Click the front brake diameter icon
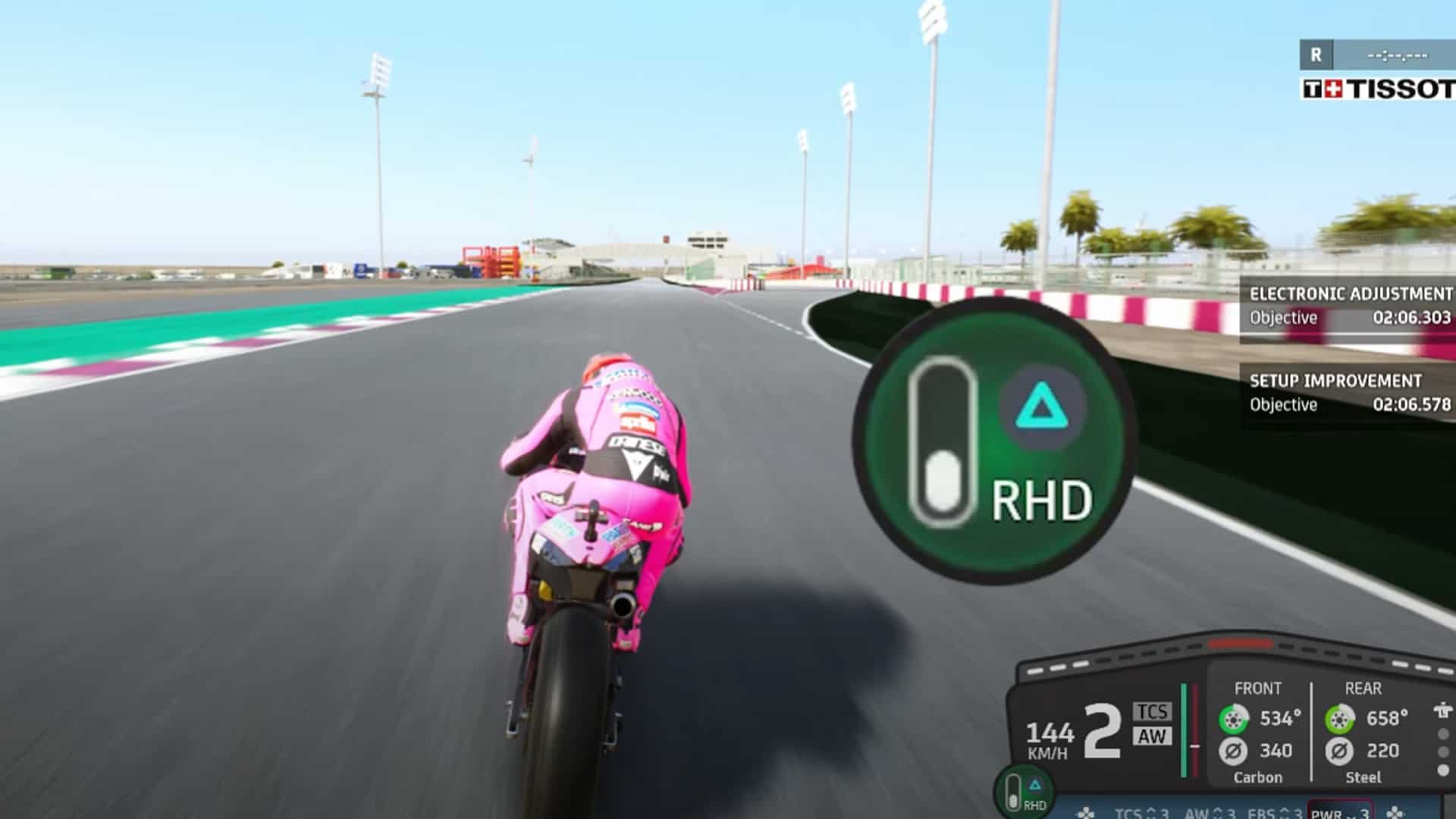The height and width of the screenshot is (819, 1456). click(1234, 752)
